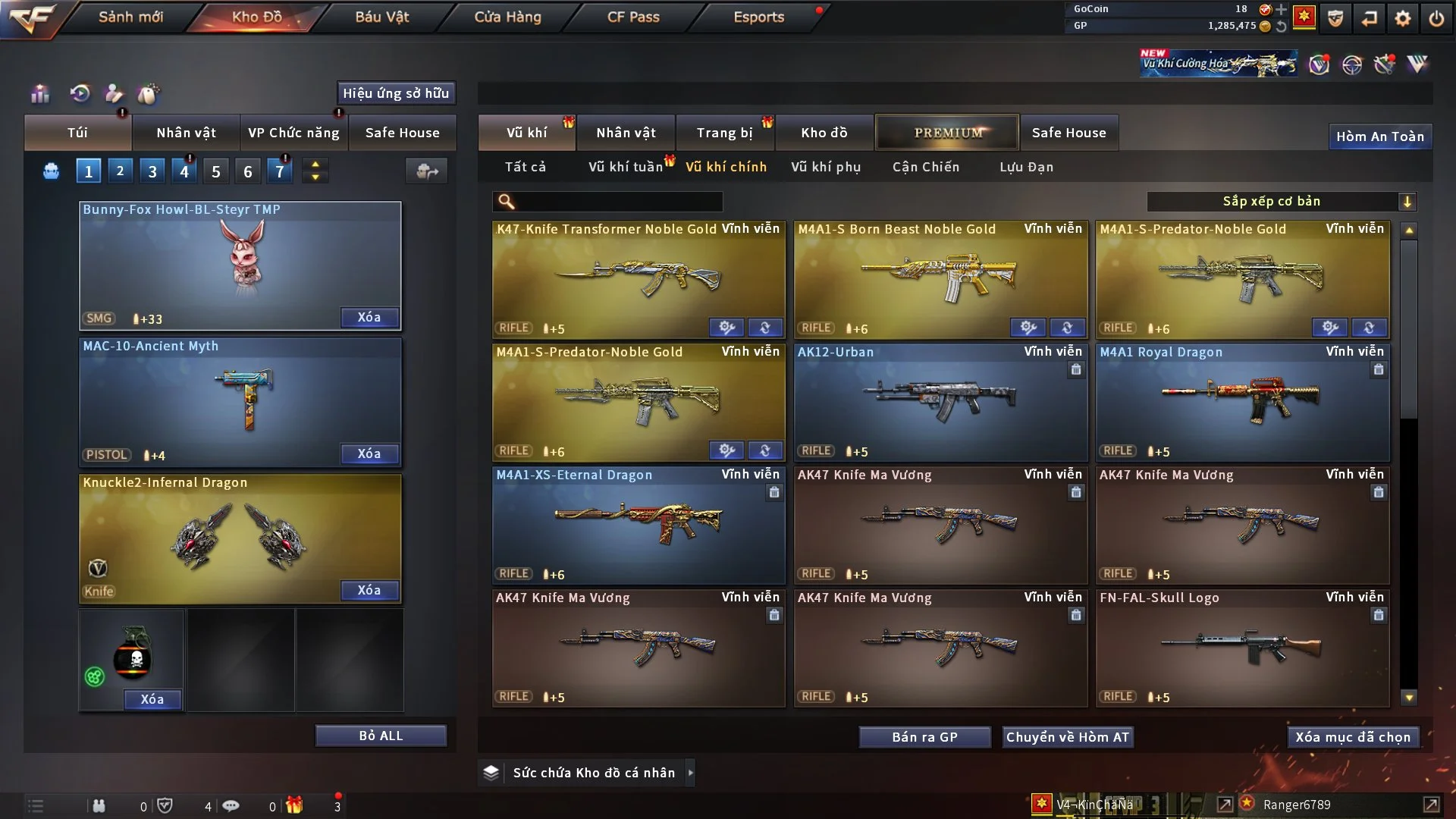This screenshot has width=1456, height=819.
Task: Choose the FN-FAL-Skull Logo rifle
Action: click(1242, 648)
